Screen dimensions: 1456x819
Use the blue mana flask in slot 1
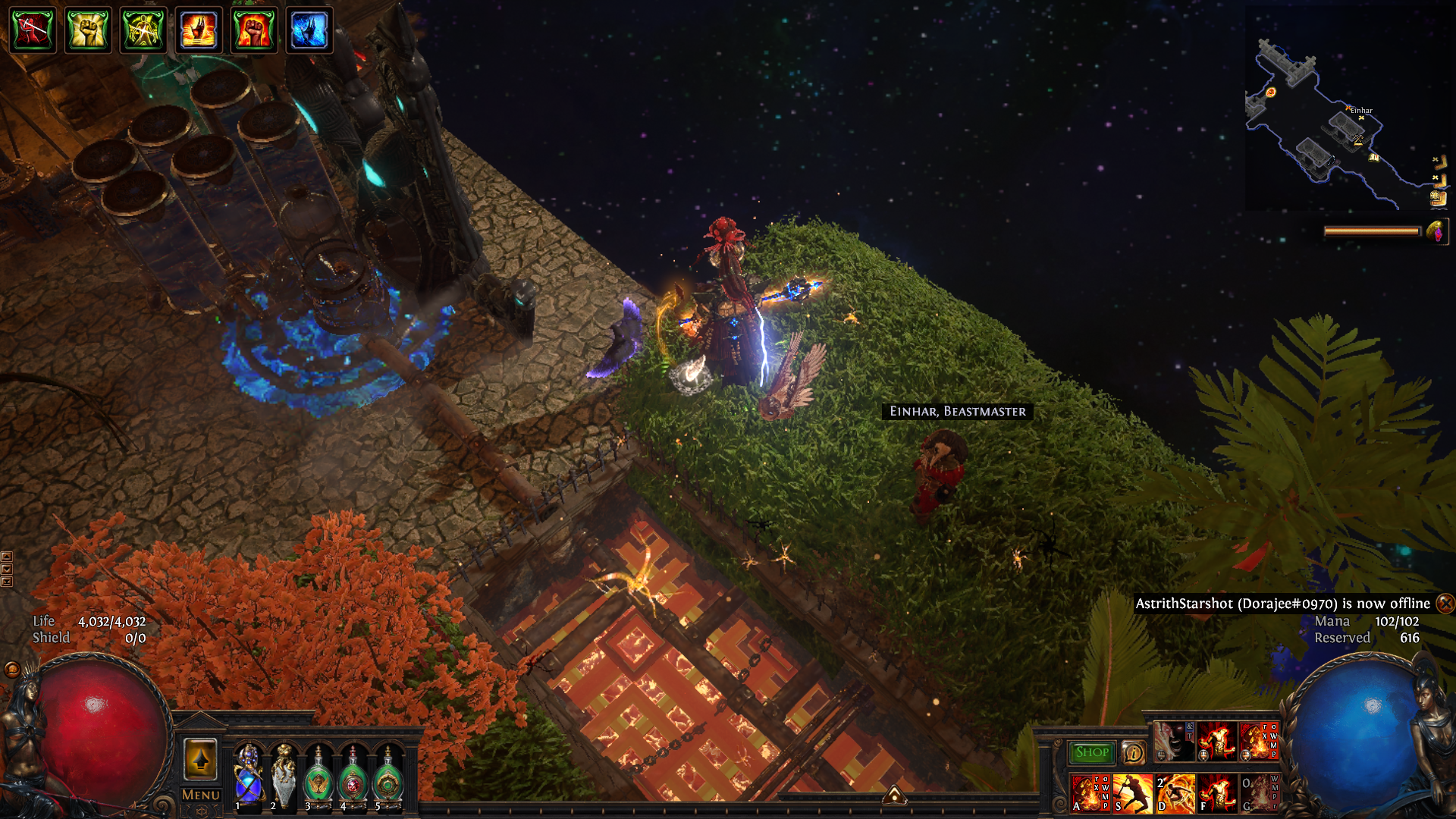tap(248, 775)
